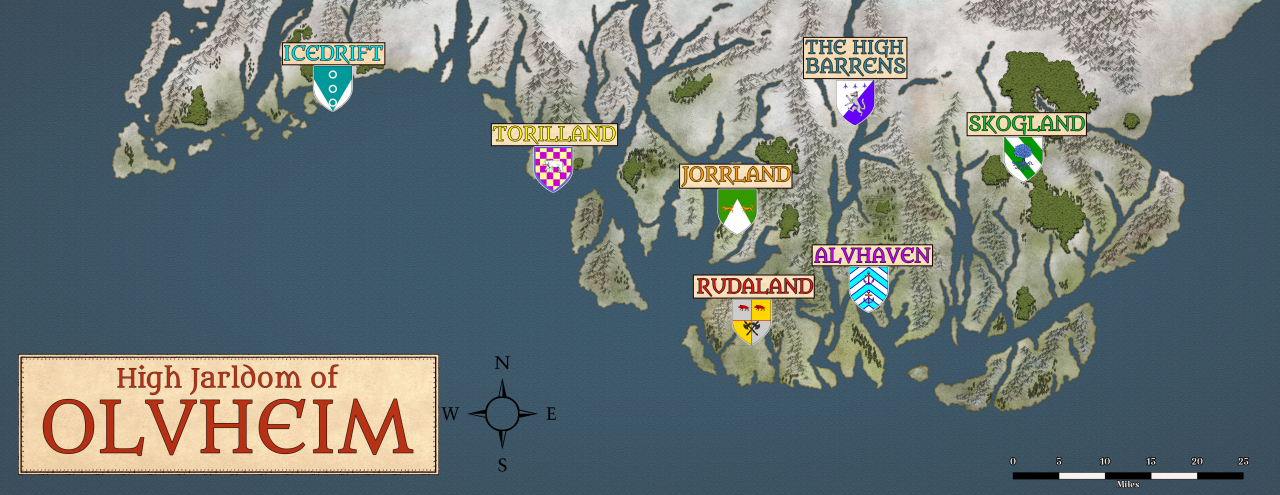Select Skogland's green striped shield

pyautogui.click(x=1022, y=158)
